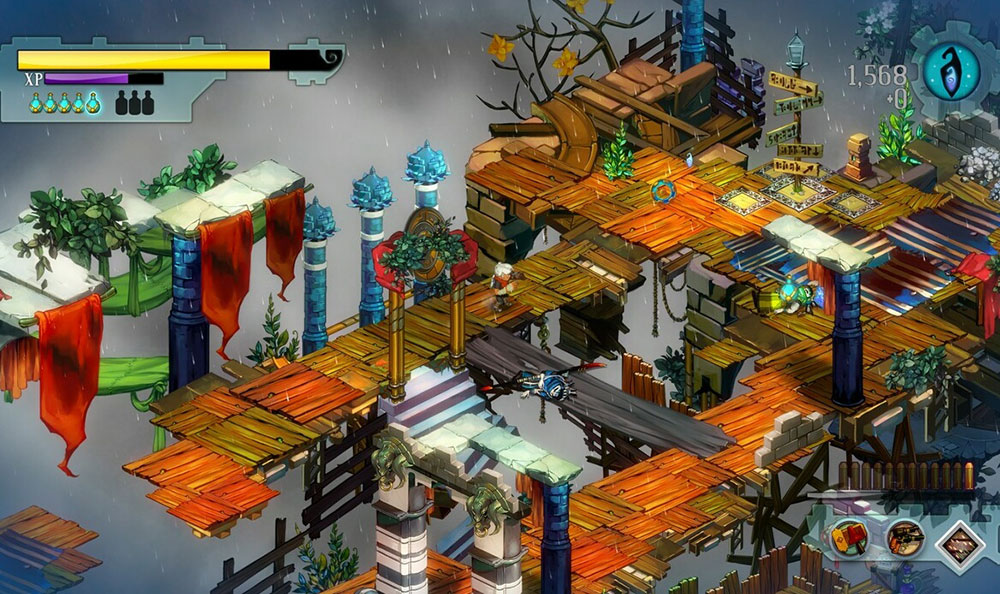This screenshot has width=1000, height=594.
Task: Click the blue flame emblem icon
Action: point(951,72)
